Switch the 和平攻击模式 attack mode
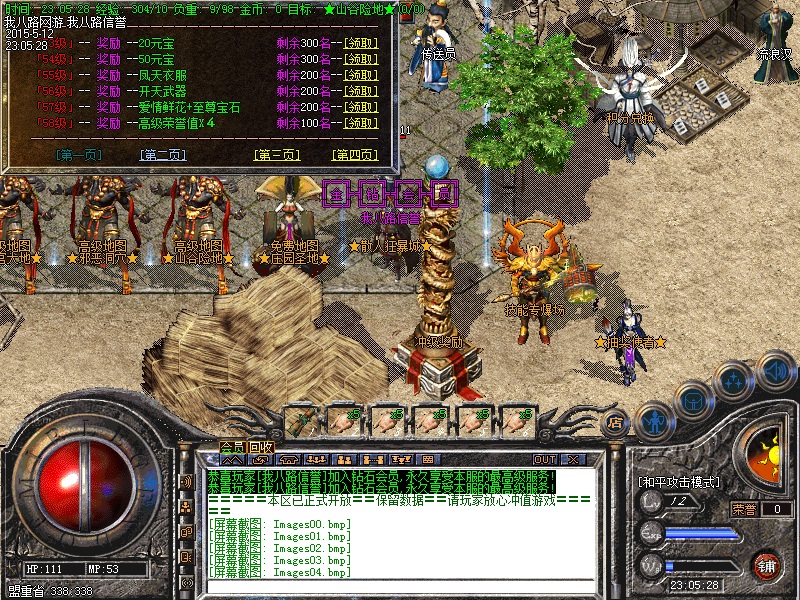The image size is (800, 600). point(679,482)
